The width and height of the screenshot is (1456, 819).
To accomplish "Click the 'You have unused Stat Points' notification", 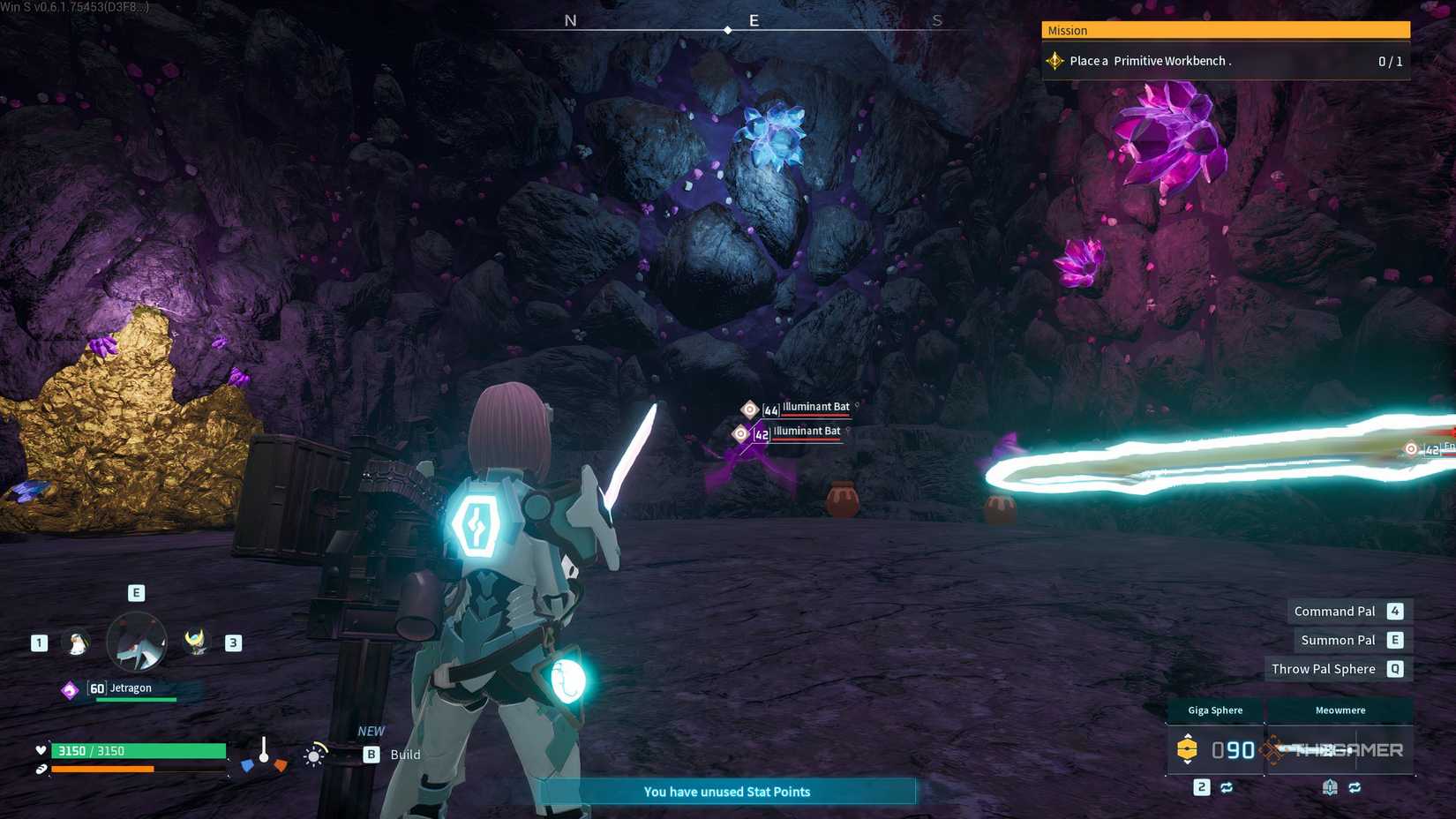I will (725, 792).
